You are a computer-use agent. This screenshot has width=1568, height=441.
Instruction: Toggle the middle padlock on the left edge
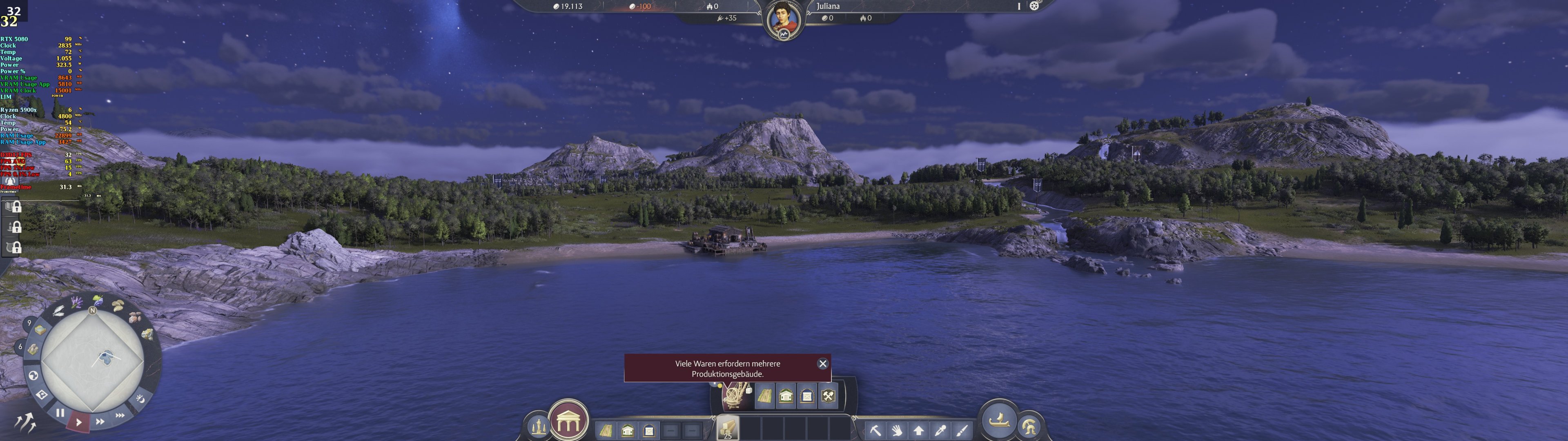(x=16, y=228)
